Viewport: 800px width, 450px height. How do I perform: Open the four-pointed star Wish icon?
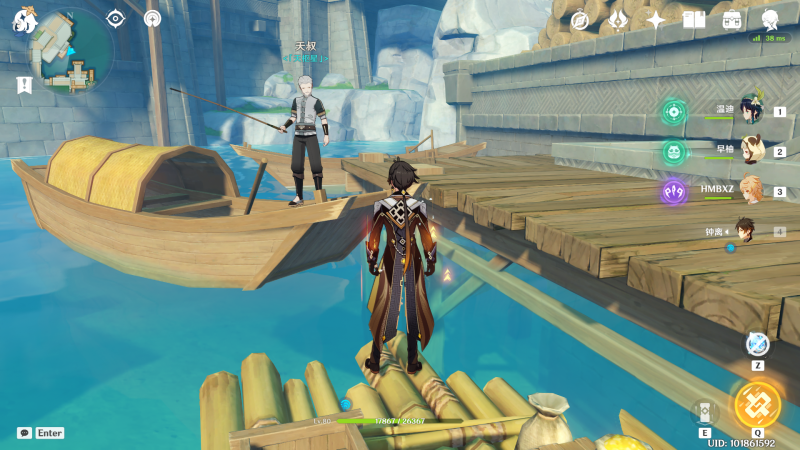click(656, 20)
